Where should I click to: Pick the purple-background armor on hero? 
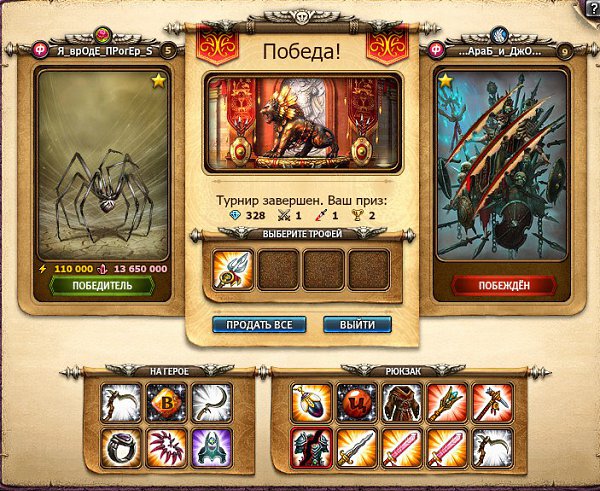click(x=212, y=445)
